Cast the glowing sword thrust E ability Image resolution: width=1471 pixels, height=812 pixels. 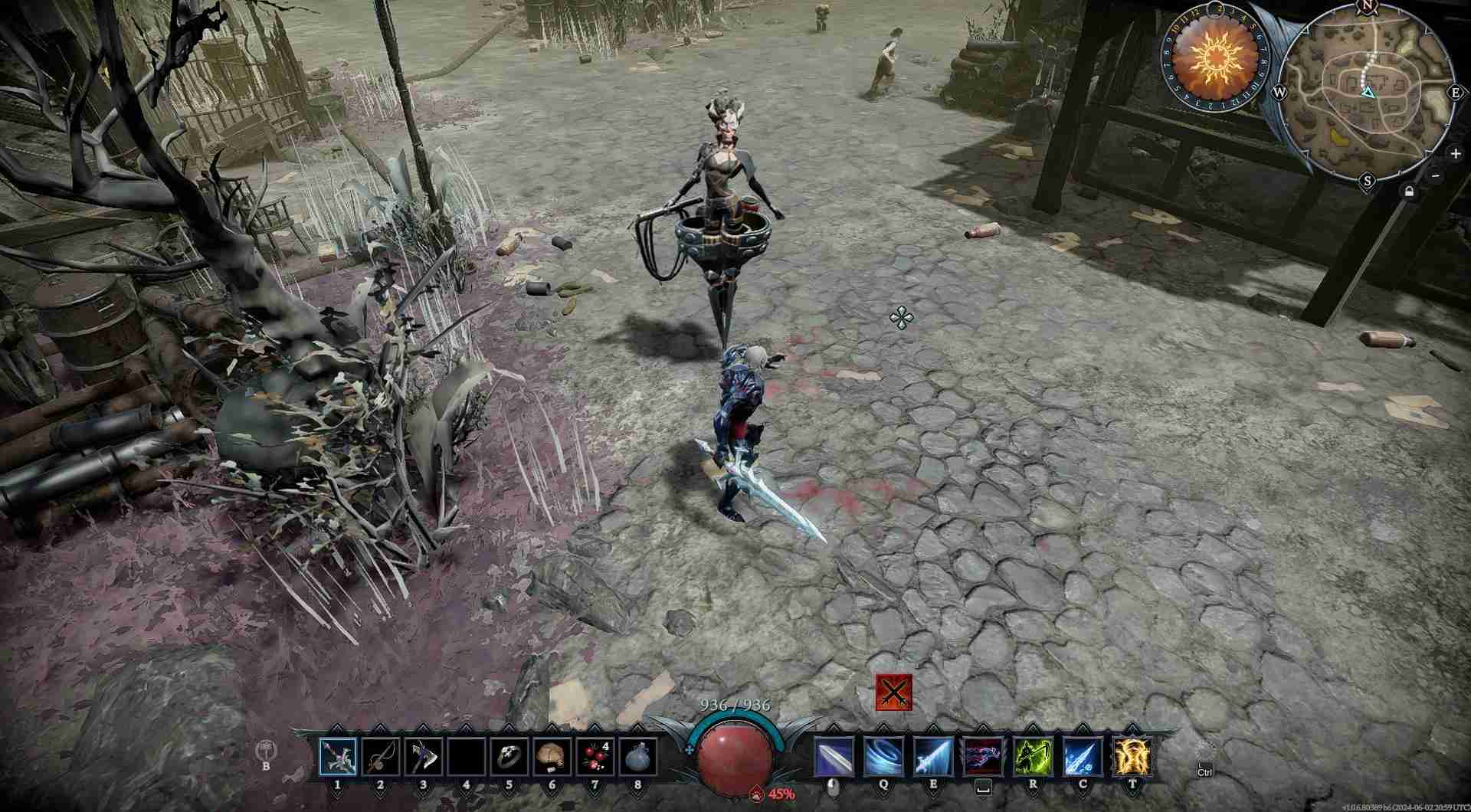click(933, 757)
